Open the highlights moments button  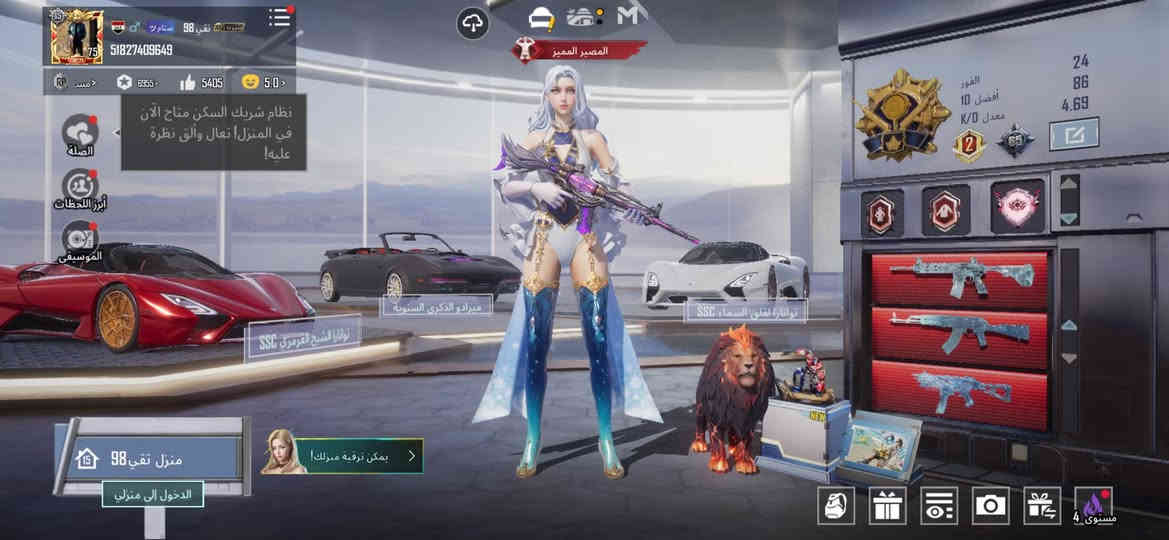(x=80, y=187)
